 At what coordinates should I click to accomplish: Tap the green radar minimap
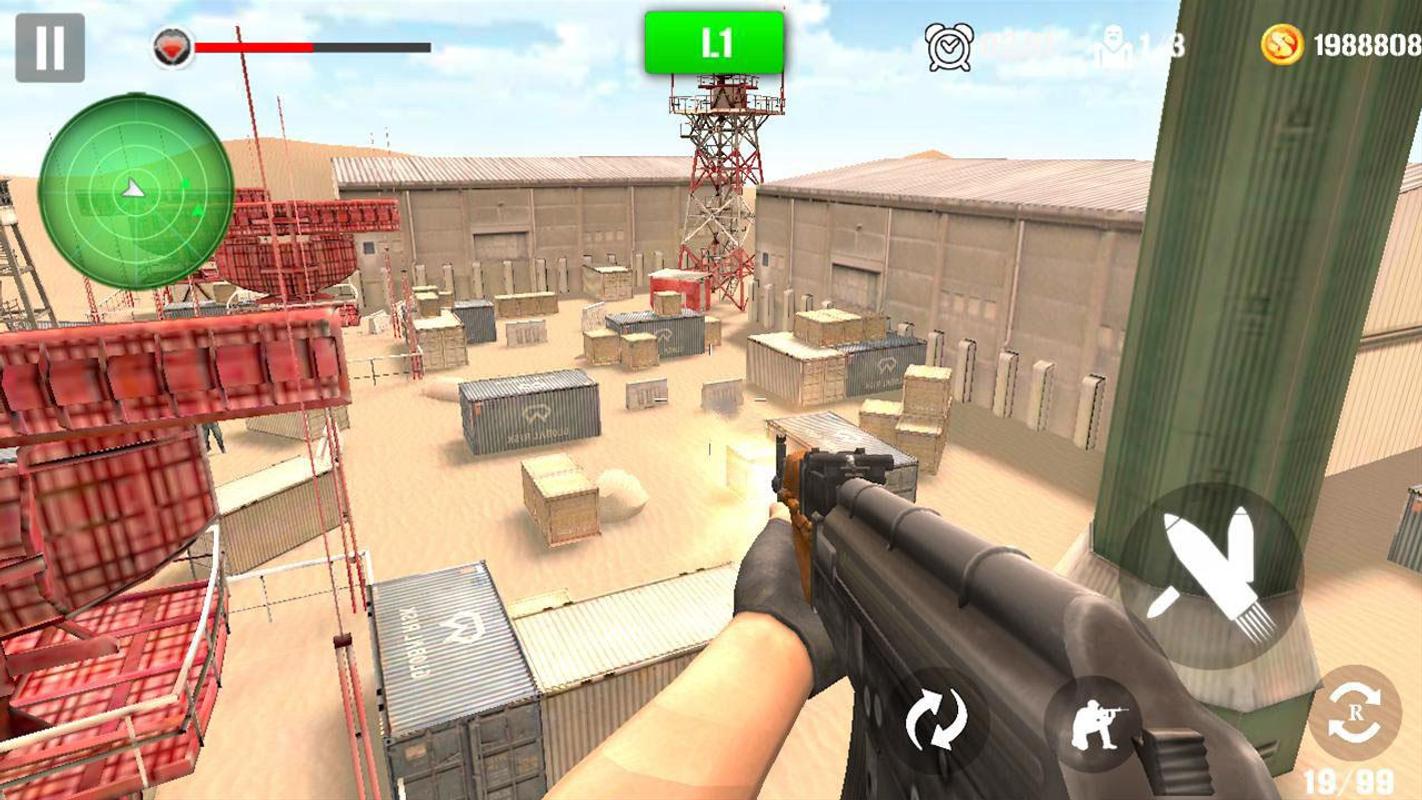(136, 191)
